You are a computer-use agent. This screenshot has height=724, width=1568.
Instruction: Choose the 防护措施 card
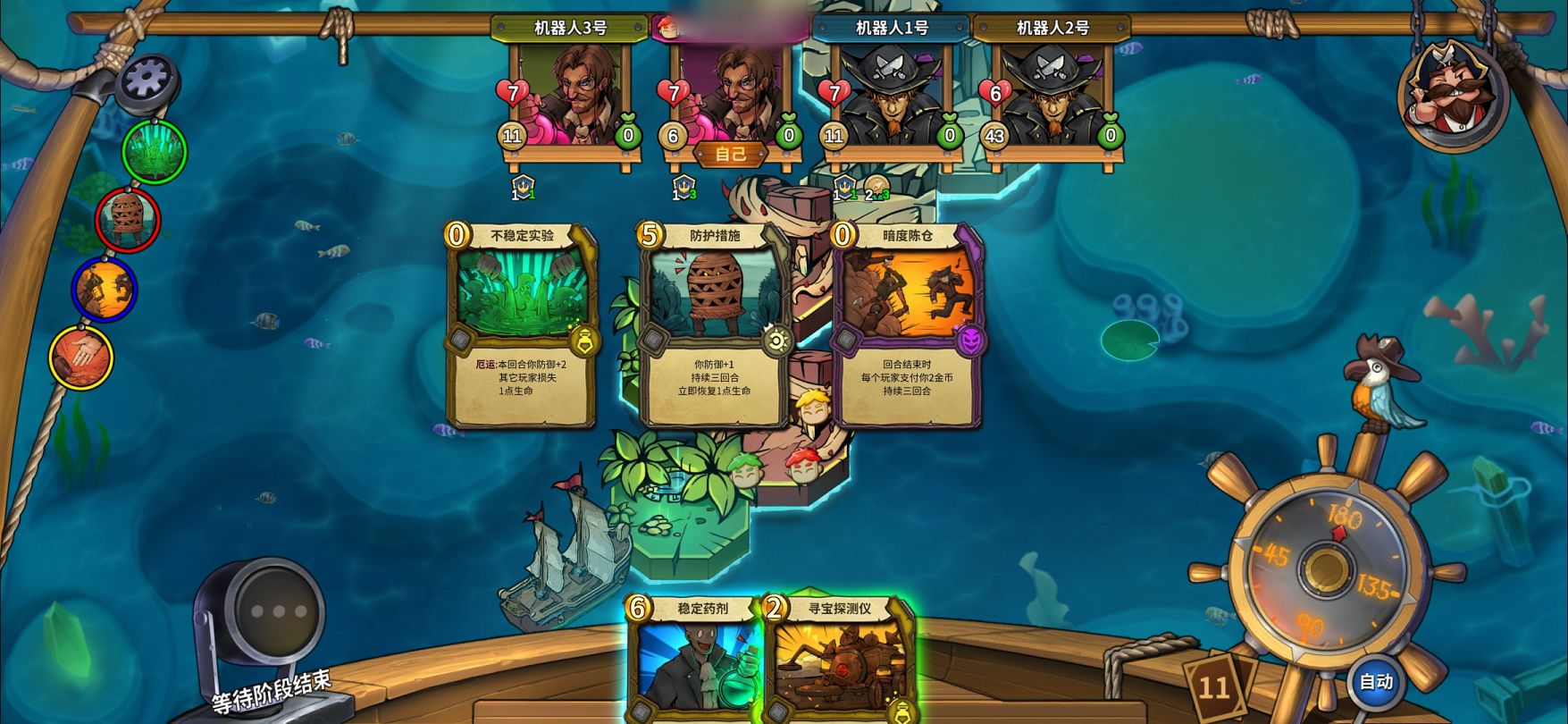click(x=714, y=324)
